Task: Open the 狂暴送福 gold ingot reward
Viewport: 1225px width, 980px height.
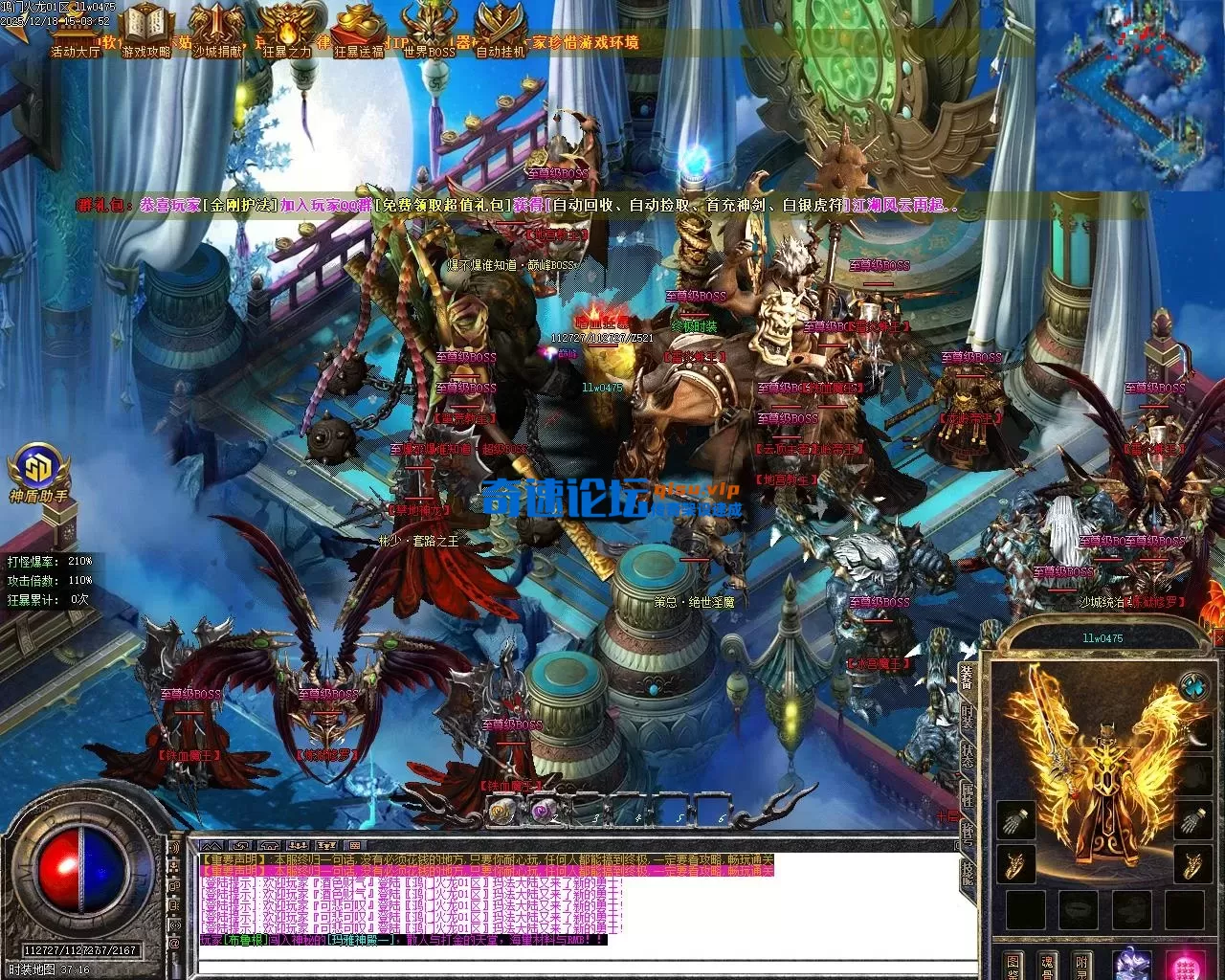Action: (358, 29)
